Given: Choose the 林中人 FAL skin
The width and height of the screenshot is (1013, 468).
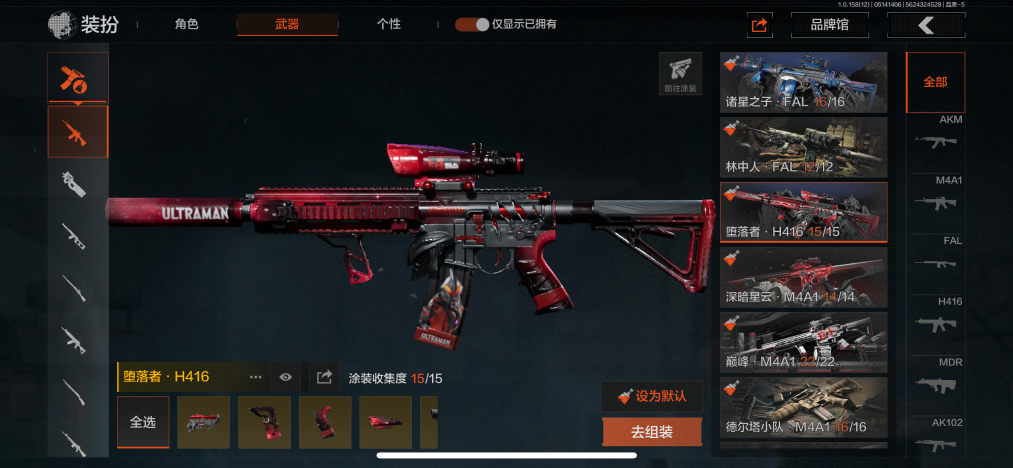Looking at the screenshot, I should pos(804,147).
